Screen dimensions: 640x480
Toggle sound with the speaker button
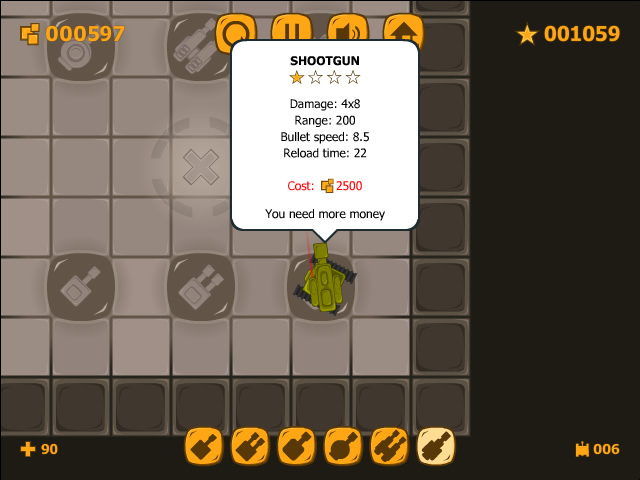(347, 27)
